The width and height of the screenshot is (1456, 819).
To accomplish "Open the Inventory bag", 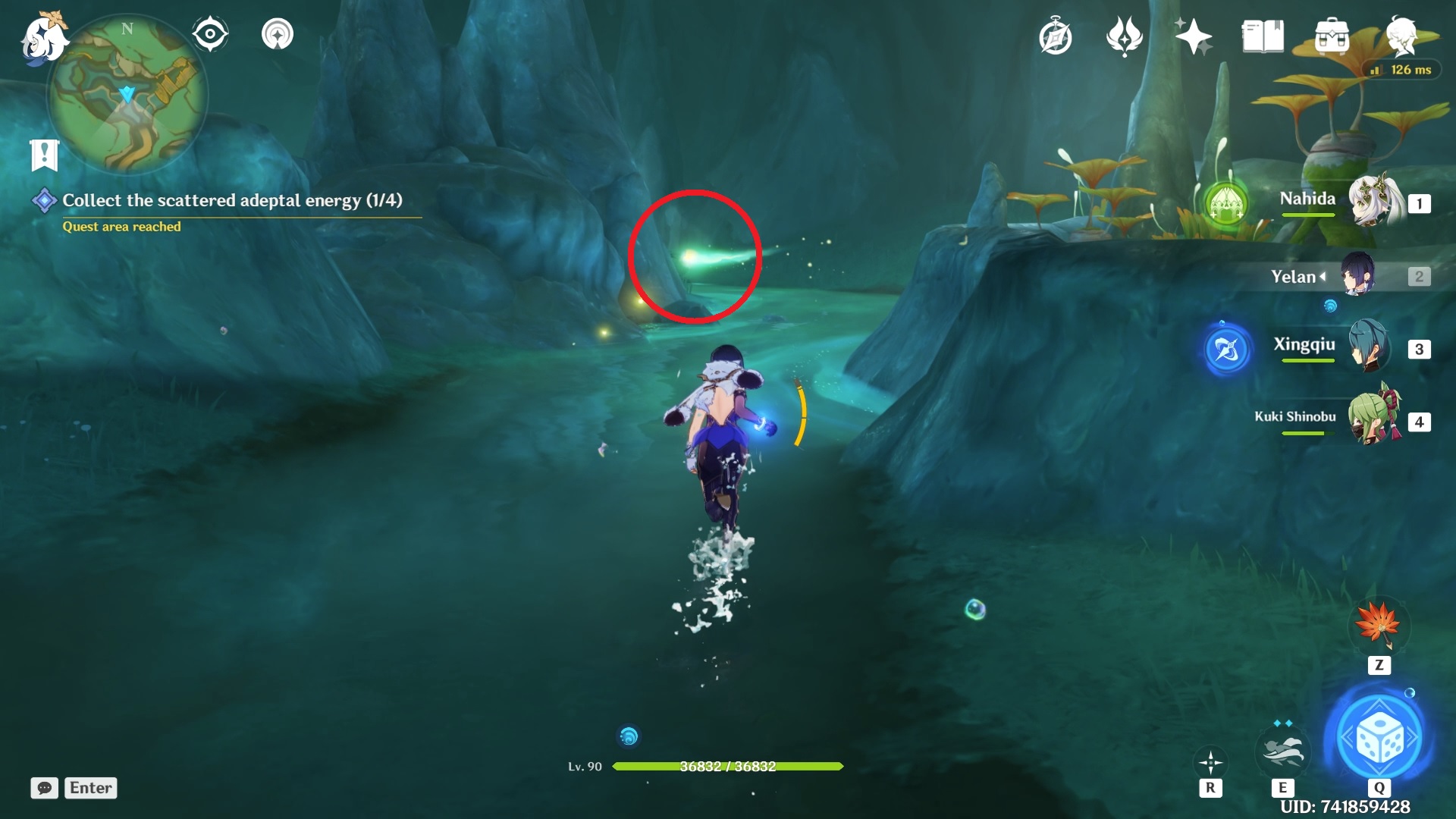I will 1333,34.
